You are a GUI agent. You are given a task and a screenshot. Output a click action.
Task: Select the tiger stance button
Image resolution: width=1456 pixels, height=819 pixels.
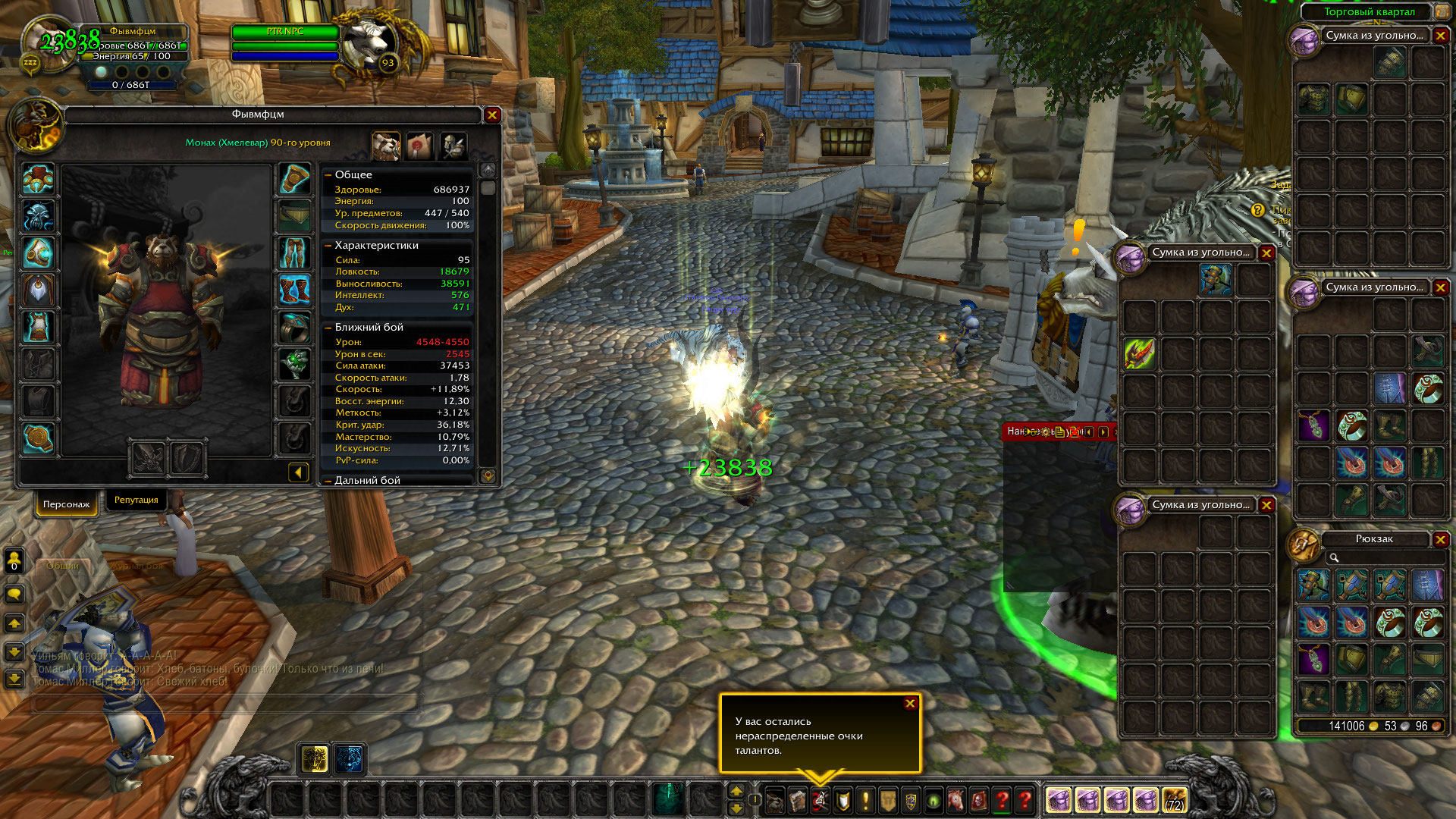[x=350, y=758]
